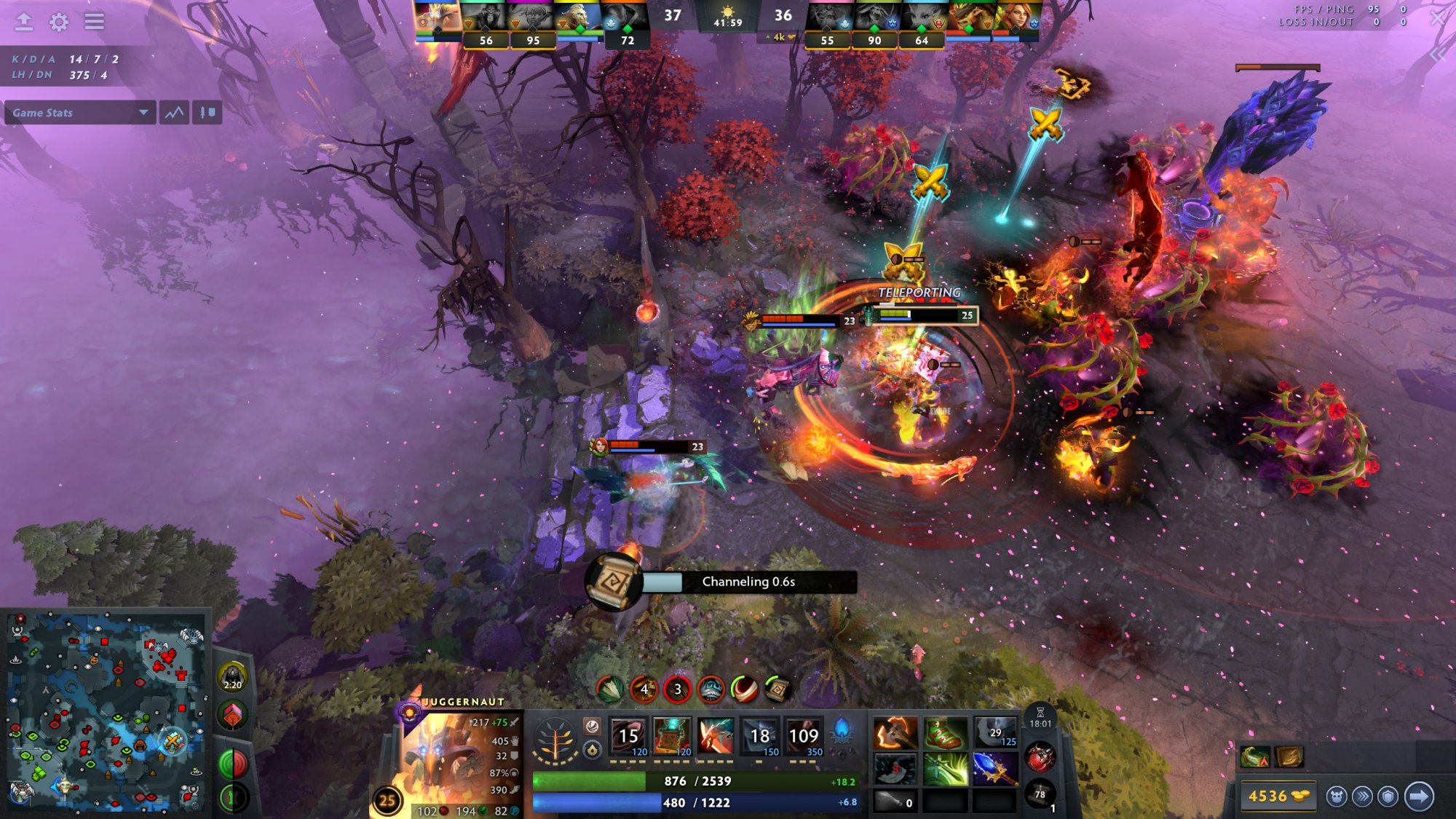This screenshot has height=819, width=1456.
Task: Select the courier icon button
Action: 1336,796
